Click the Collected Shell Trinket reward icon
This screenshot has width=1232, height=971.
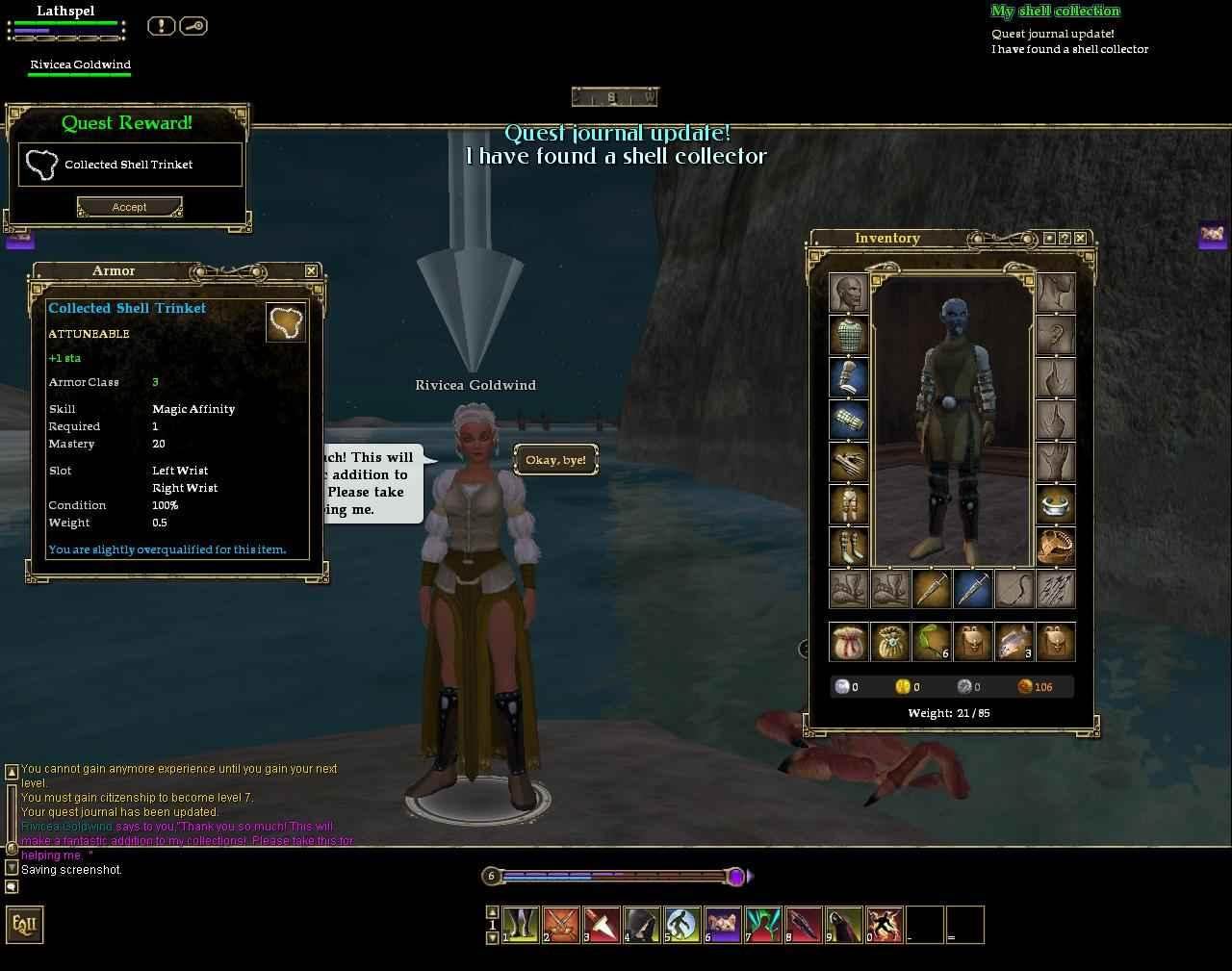tap(41, 165)
